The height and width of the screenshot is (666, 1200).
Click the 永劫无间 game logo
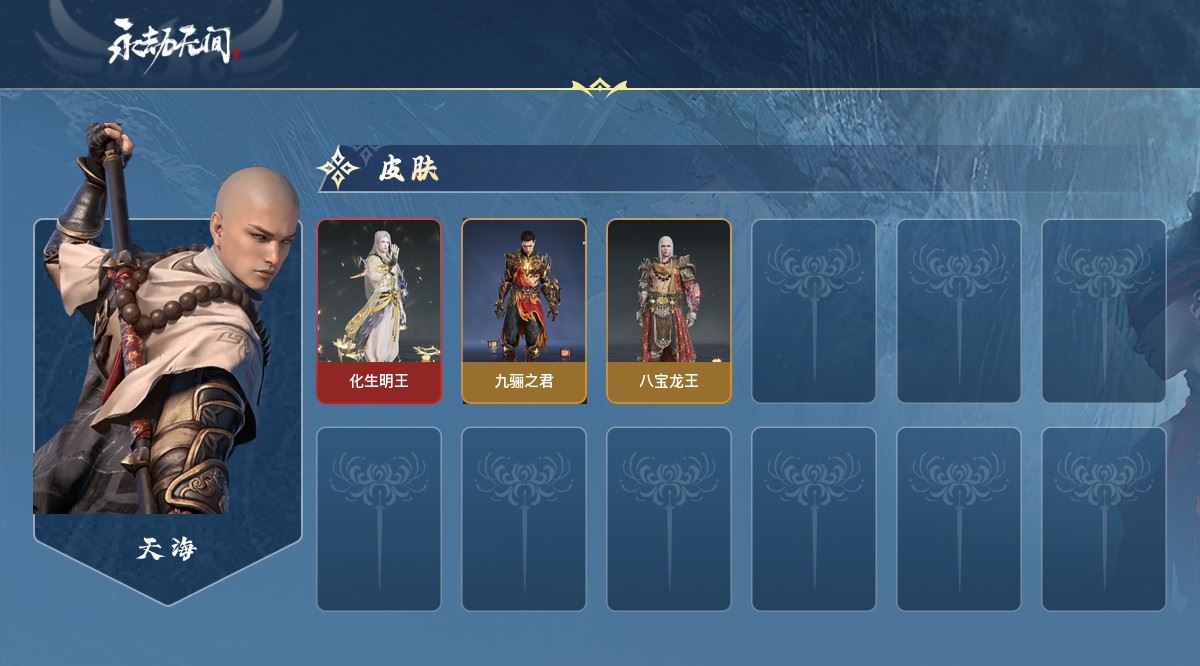click(x=174, y=44)
